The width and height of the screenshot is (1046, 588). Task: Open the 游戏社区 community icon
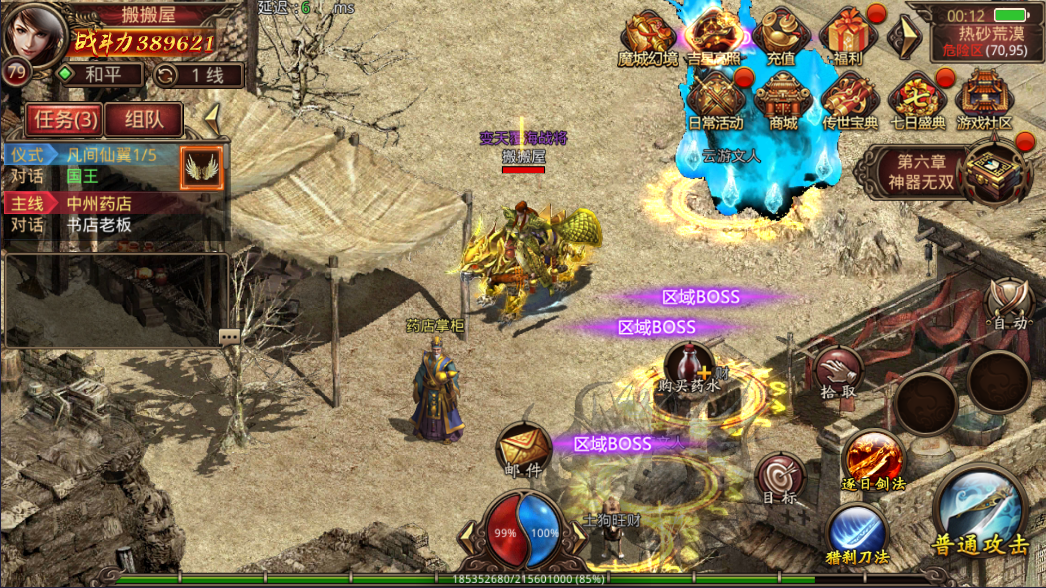[x=984, y=101]
